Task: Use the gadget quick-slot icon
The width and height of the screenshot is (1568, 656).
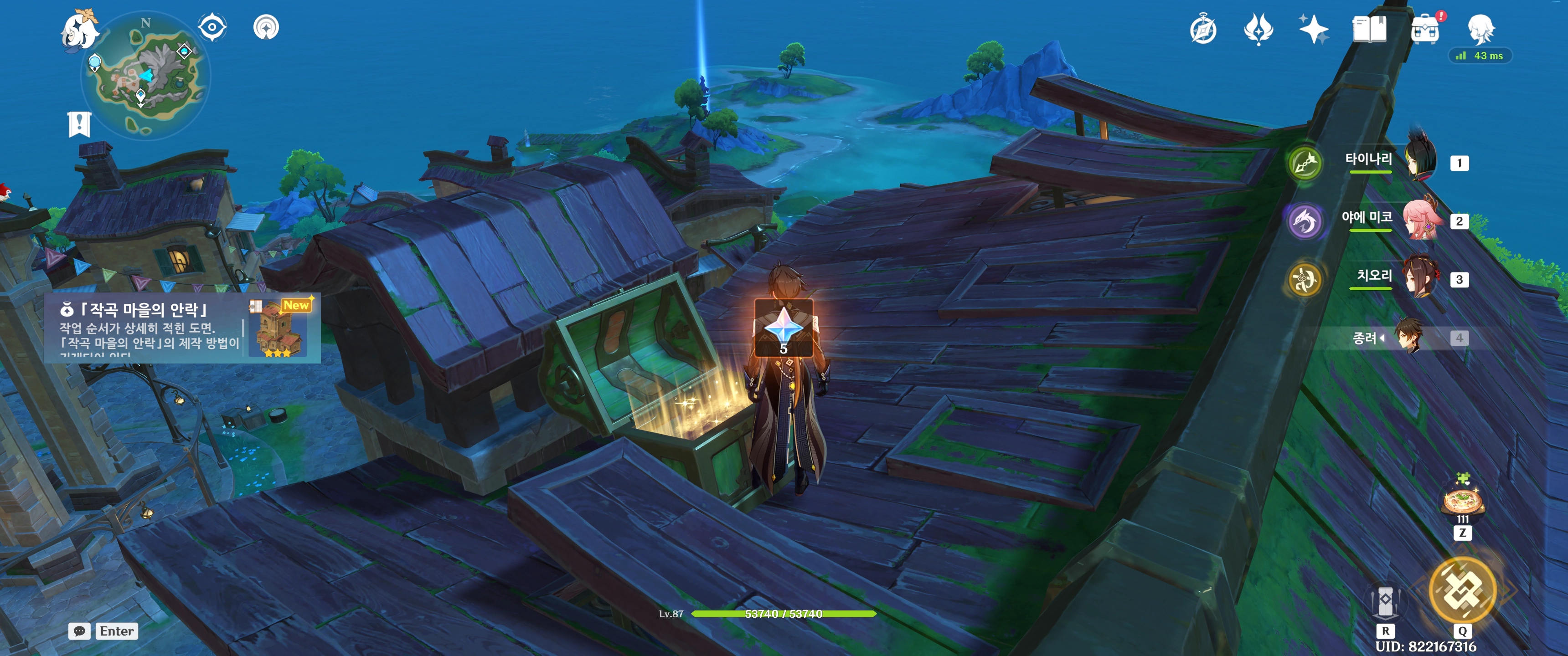Action: [x=1385, y=601]
